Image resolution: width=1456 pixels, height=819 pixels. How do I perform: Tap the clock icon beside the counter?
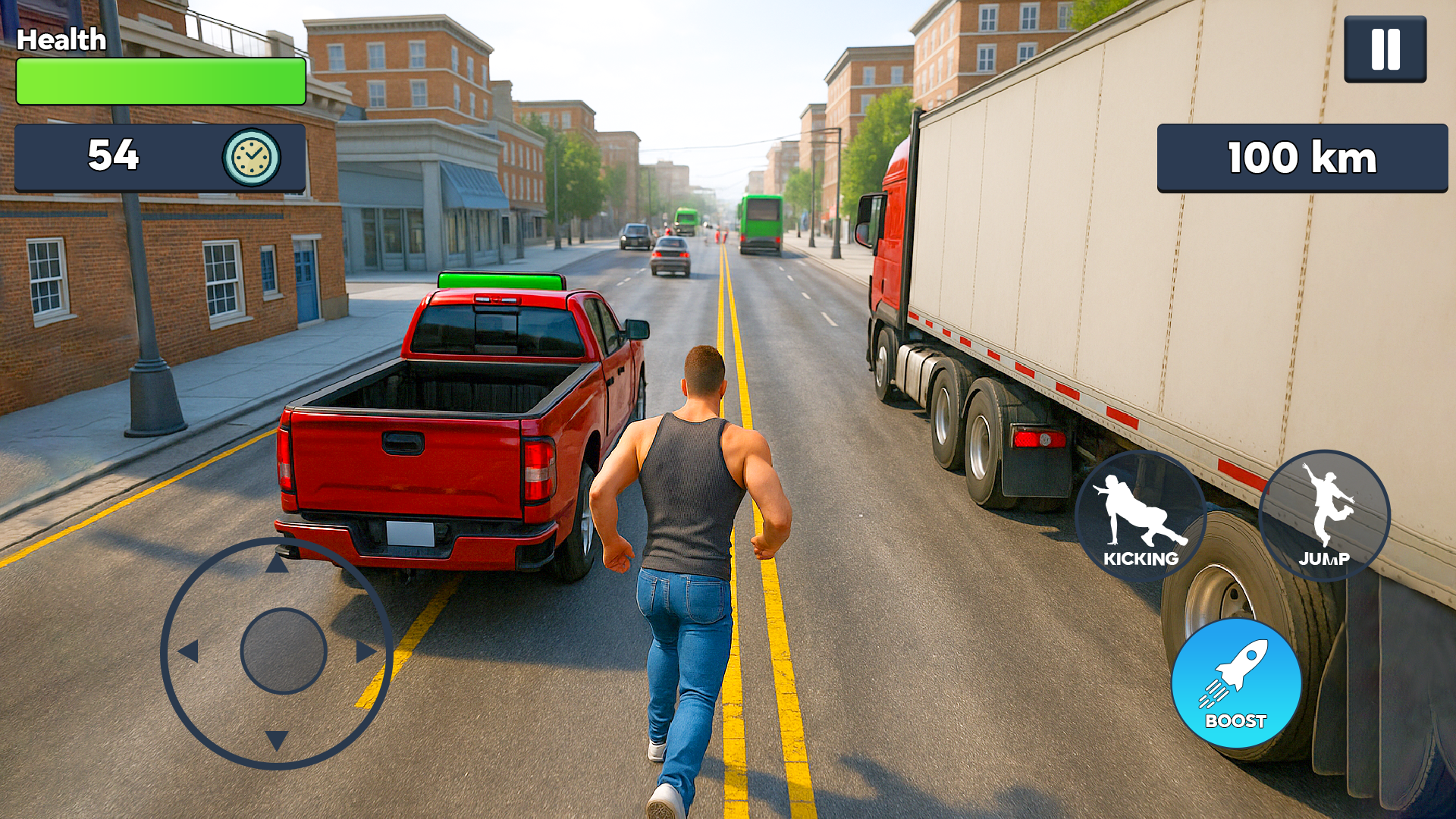pyautogui.click(x=250, y=158)
